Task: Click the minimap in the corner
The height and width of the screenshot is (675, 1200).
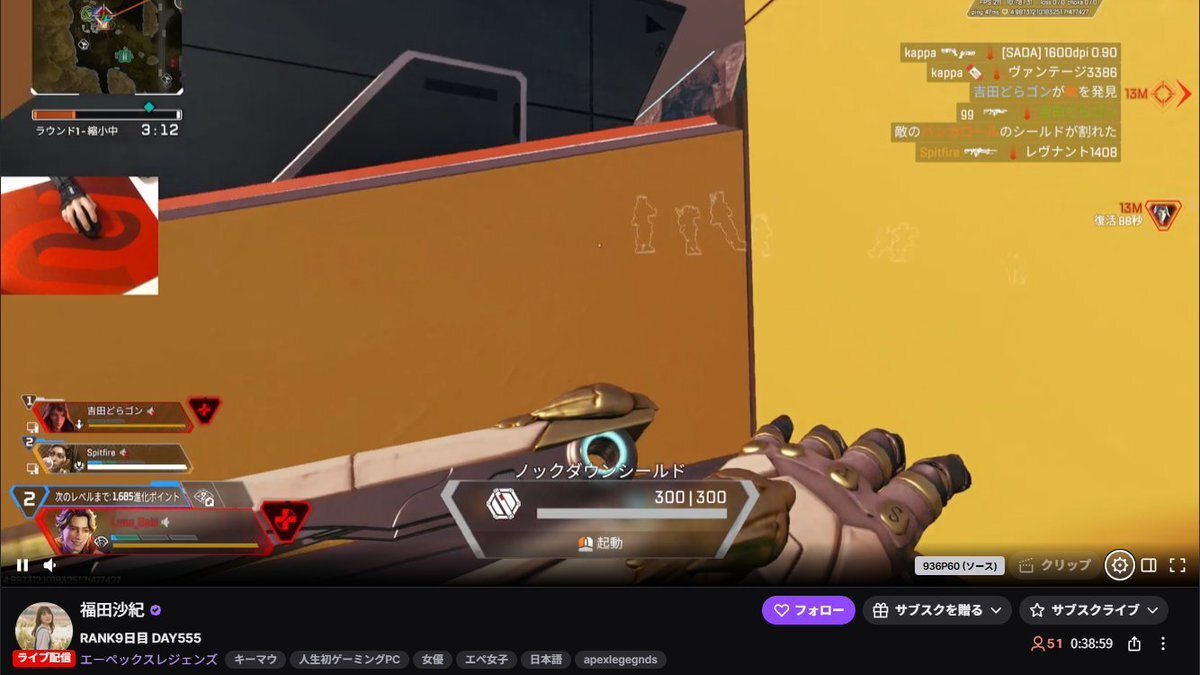Action: pyautogui.click(x=107, y=46)
